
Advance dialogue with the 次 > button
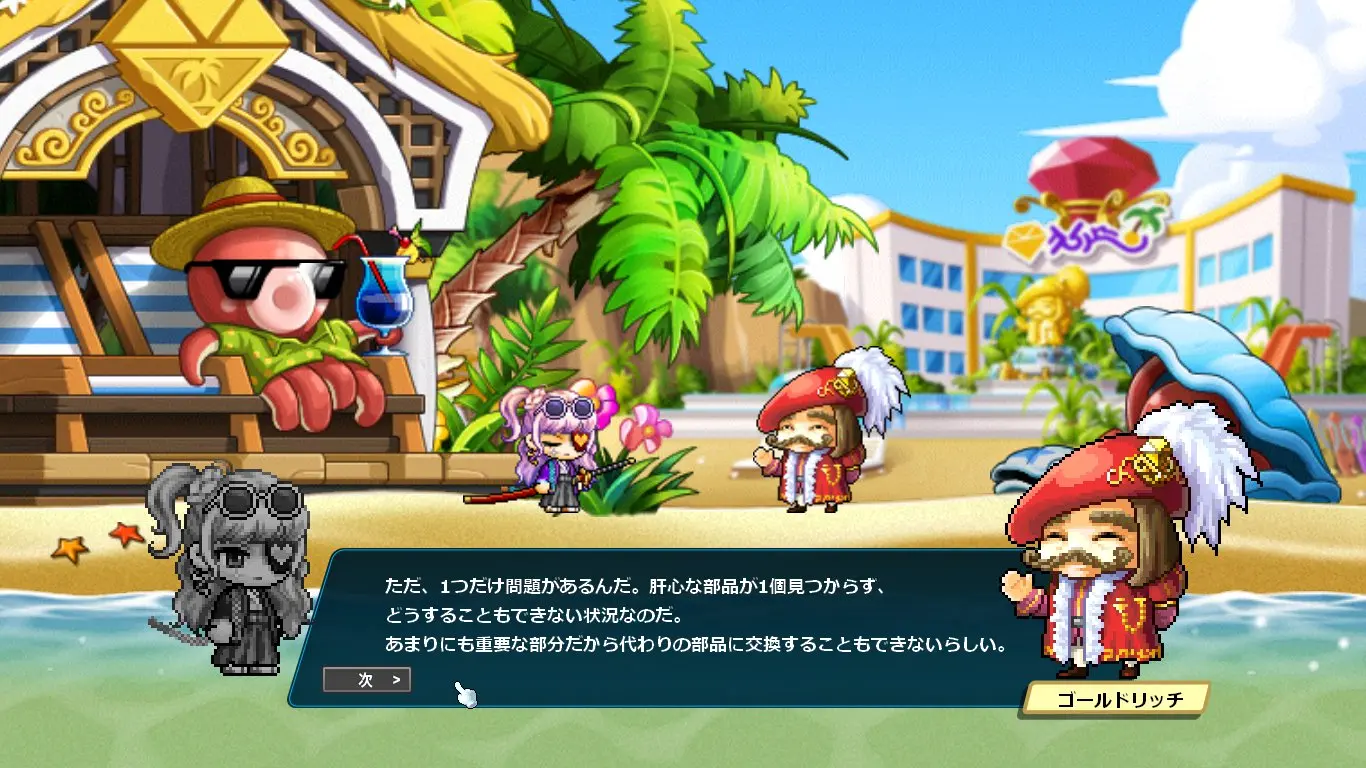point(367,680)
